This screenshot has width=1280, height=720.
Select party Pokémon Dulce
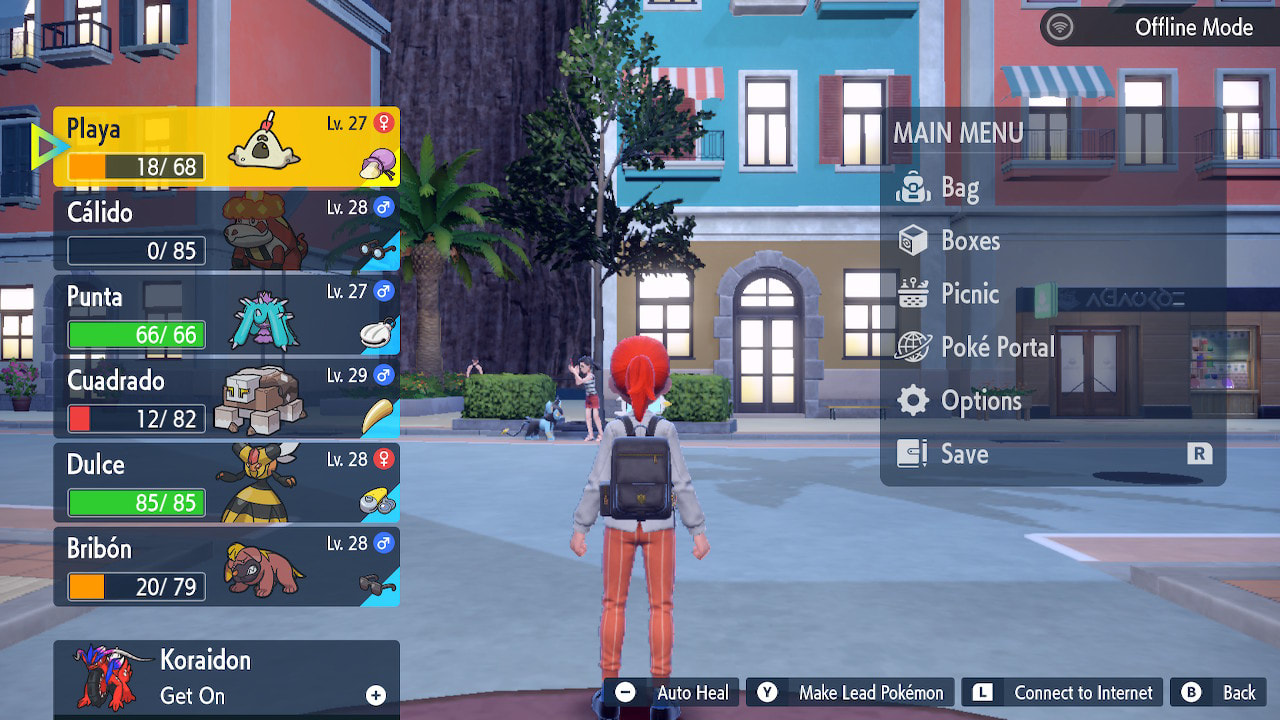(226, 483)
